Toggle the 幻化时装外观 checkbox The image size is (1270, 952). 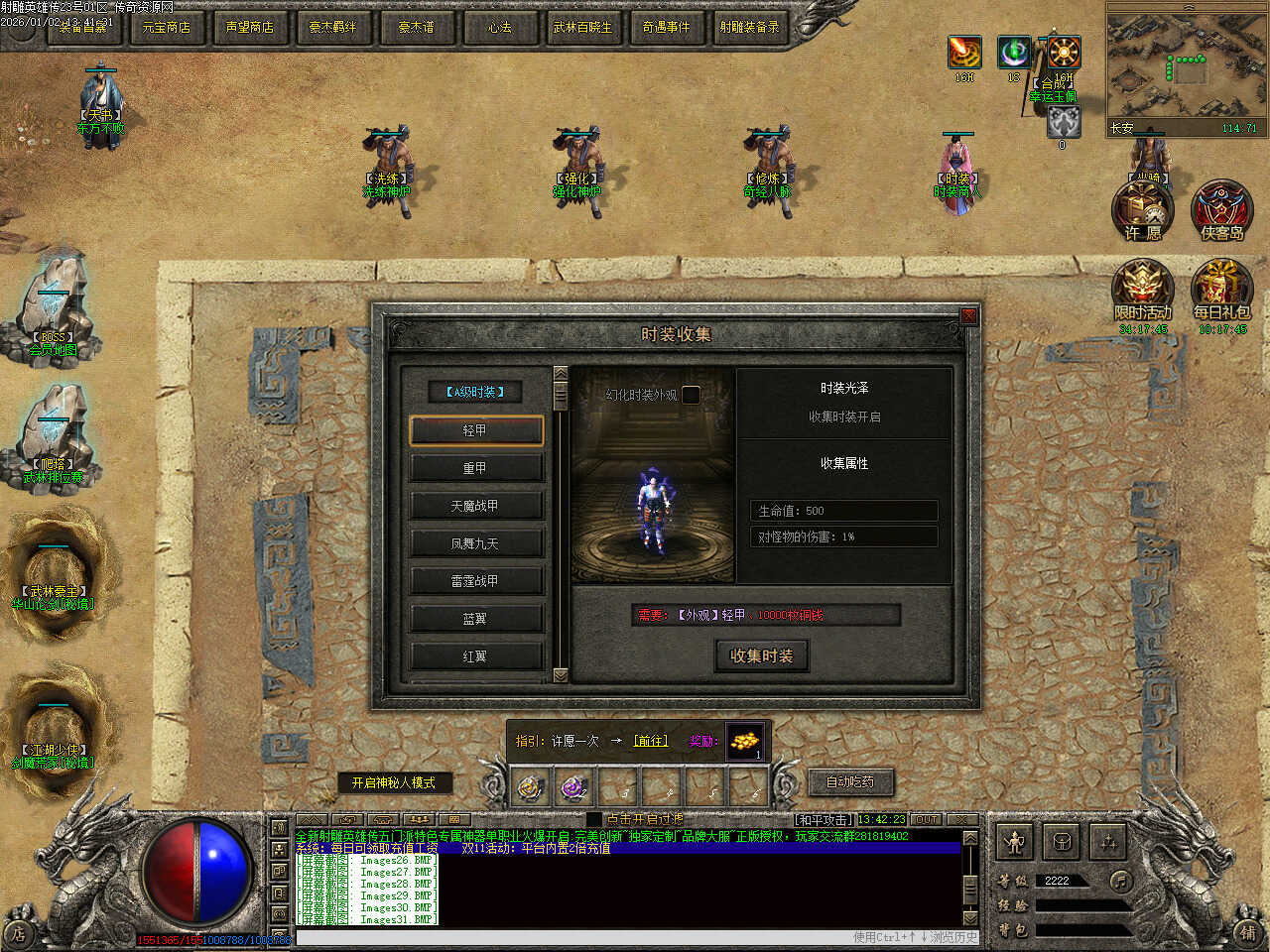[691, 395]
